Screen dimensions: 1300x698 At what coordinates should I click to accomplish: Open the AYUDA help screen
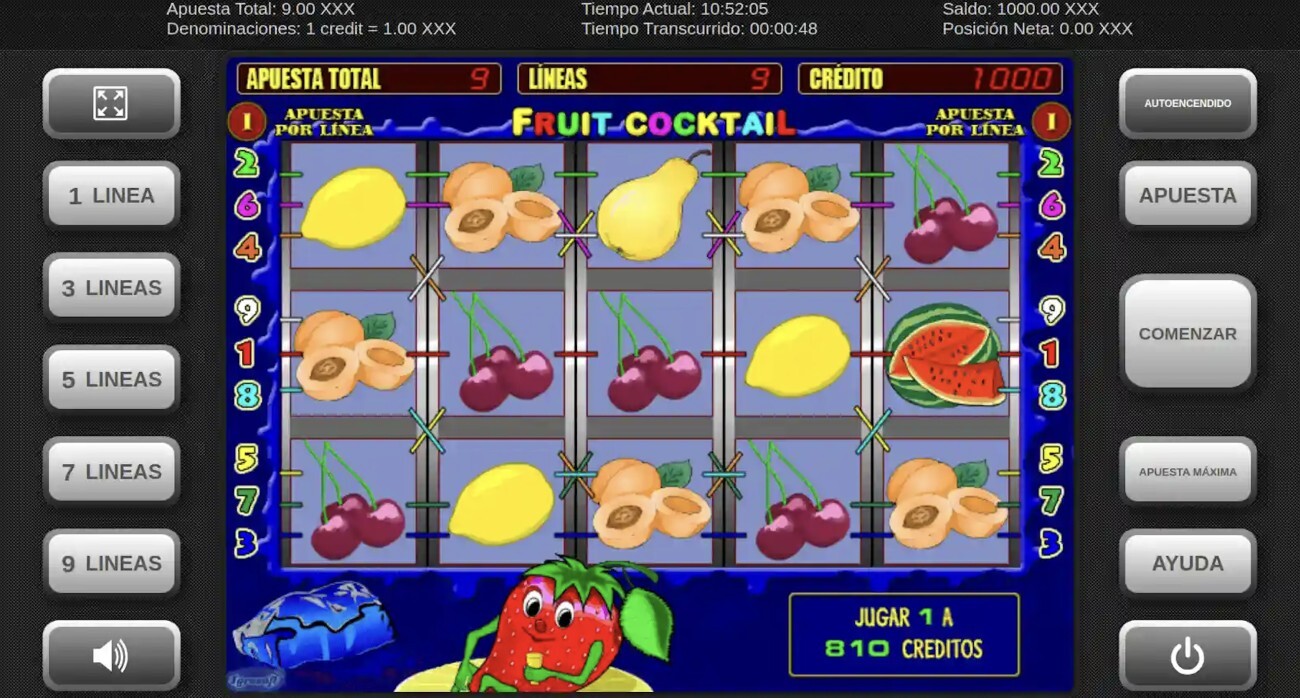click(1187, 564)
